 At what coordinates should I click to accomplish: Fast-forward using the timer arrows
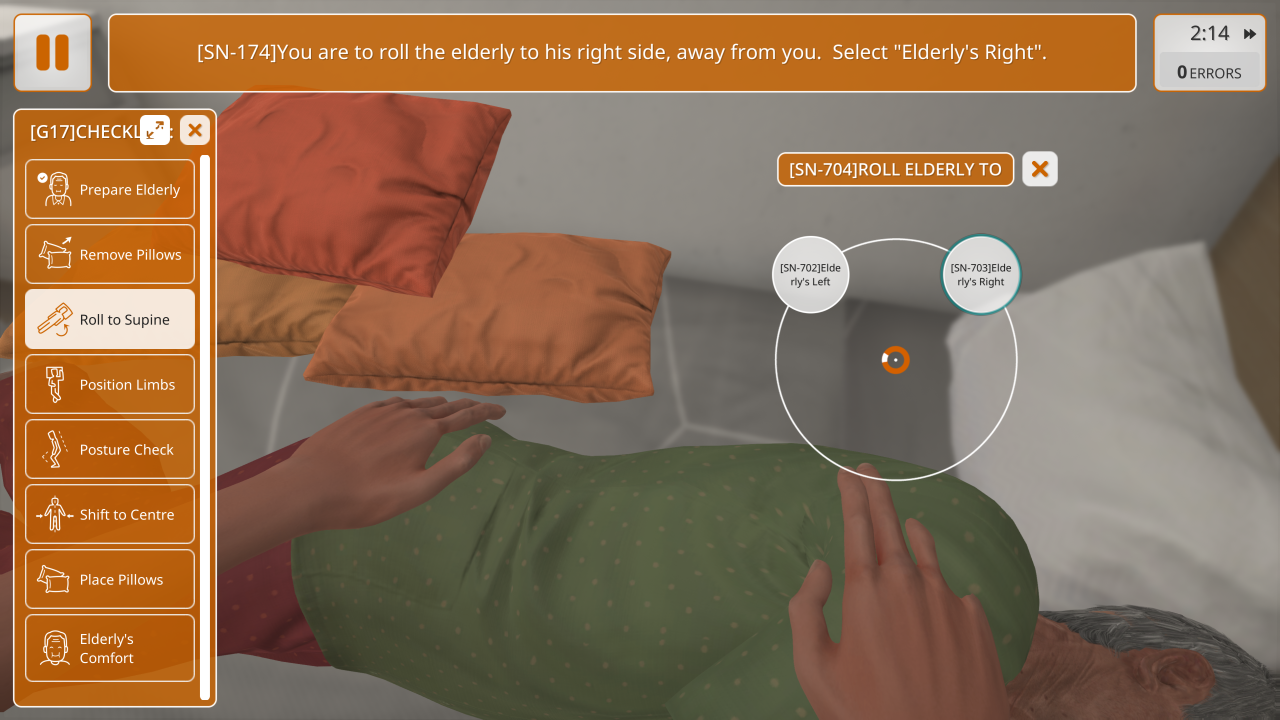[x=1250, y=34]
